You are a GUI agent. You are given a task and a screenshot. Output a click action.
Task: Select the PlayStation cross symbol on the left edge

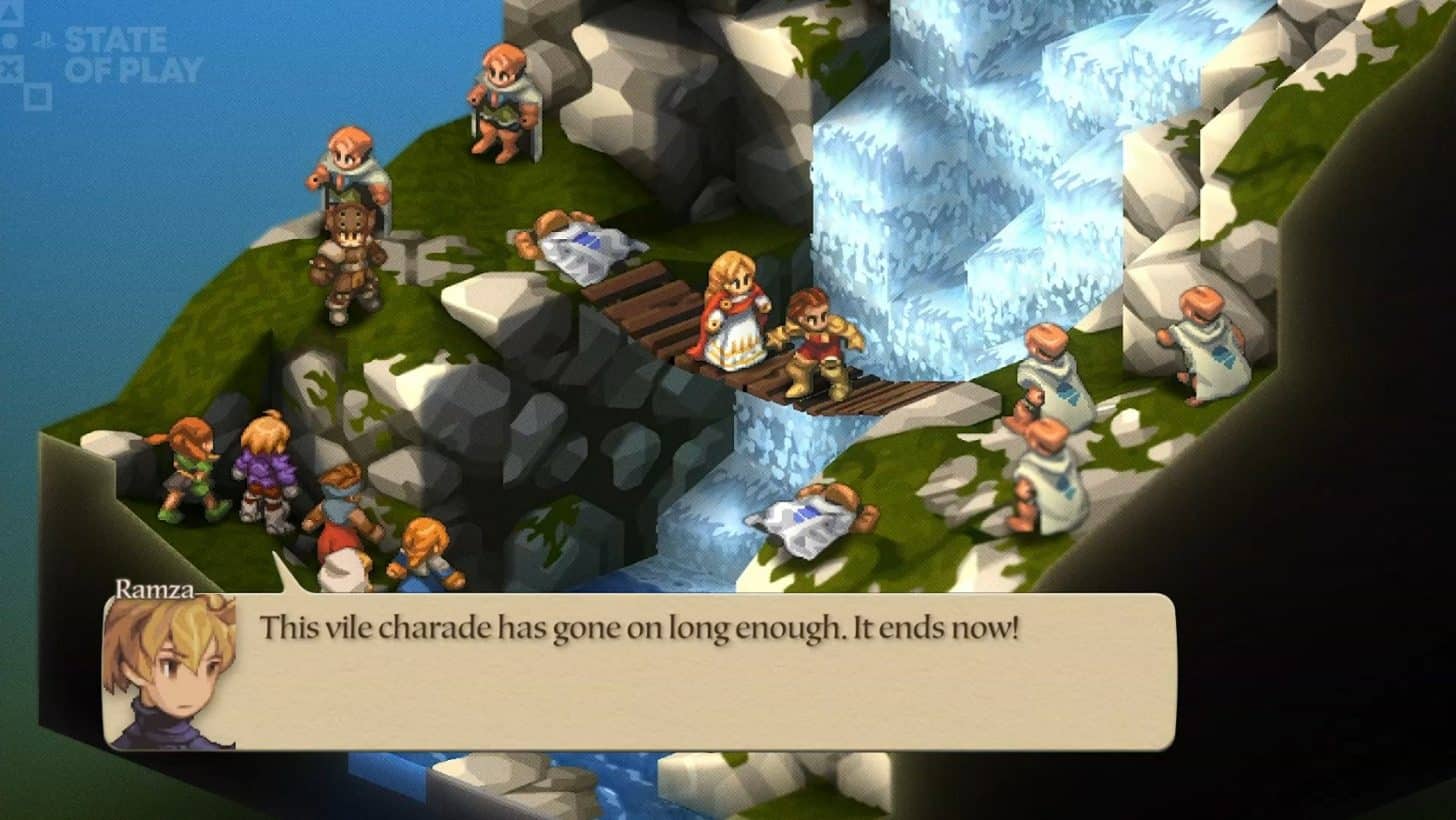[10, 68]
